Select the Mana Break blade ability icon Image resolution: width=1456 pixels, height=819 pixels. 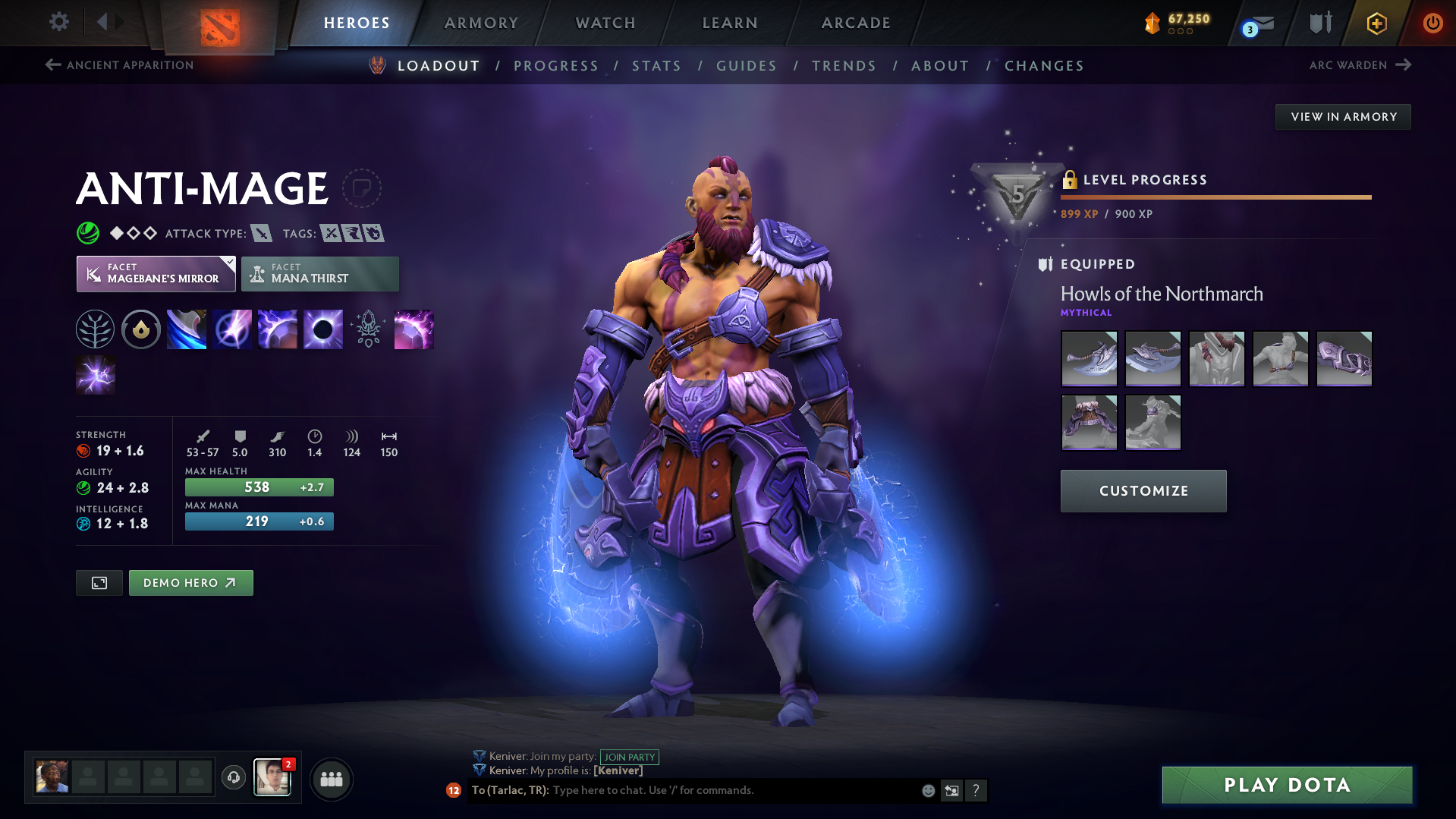click(186, 329)
